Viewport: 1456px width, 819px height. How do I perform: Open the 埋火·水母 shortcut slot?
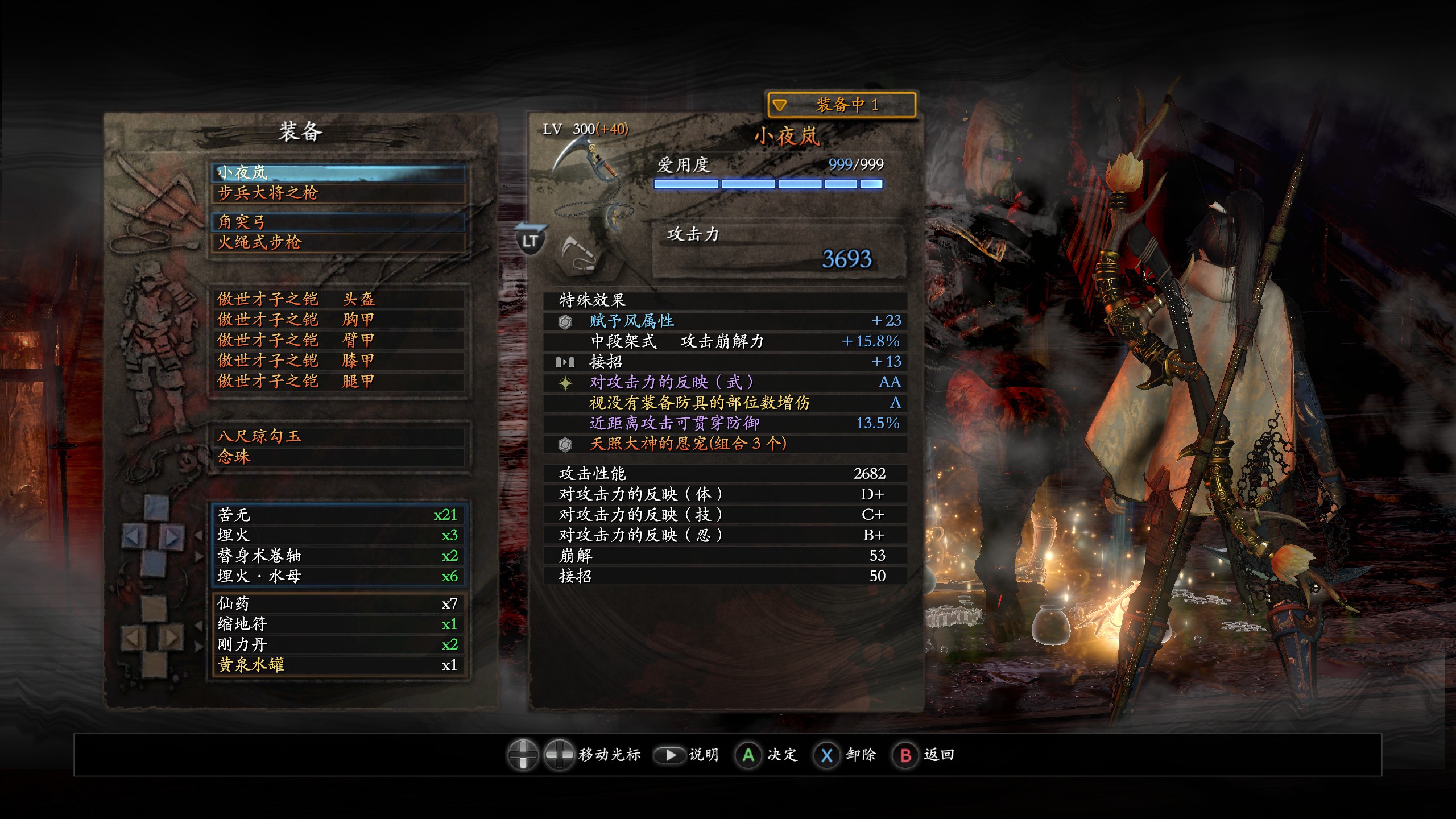click(x=339, y=576)
